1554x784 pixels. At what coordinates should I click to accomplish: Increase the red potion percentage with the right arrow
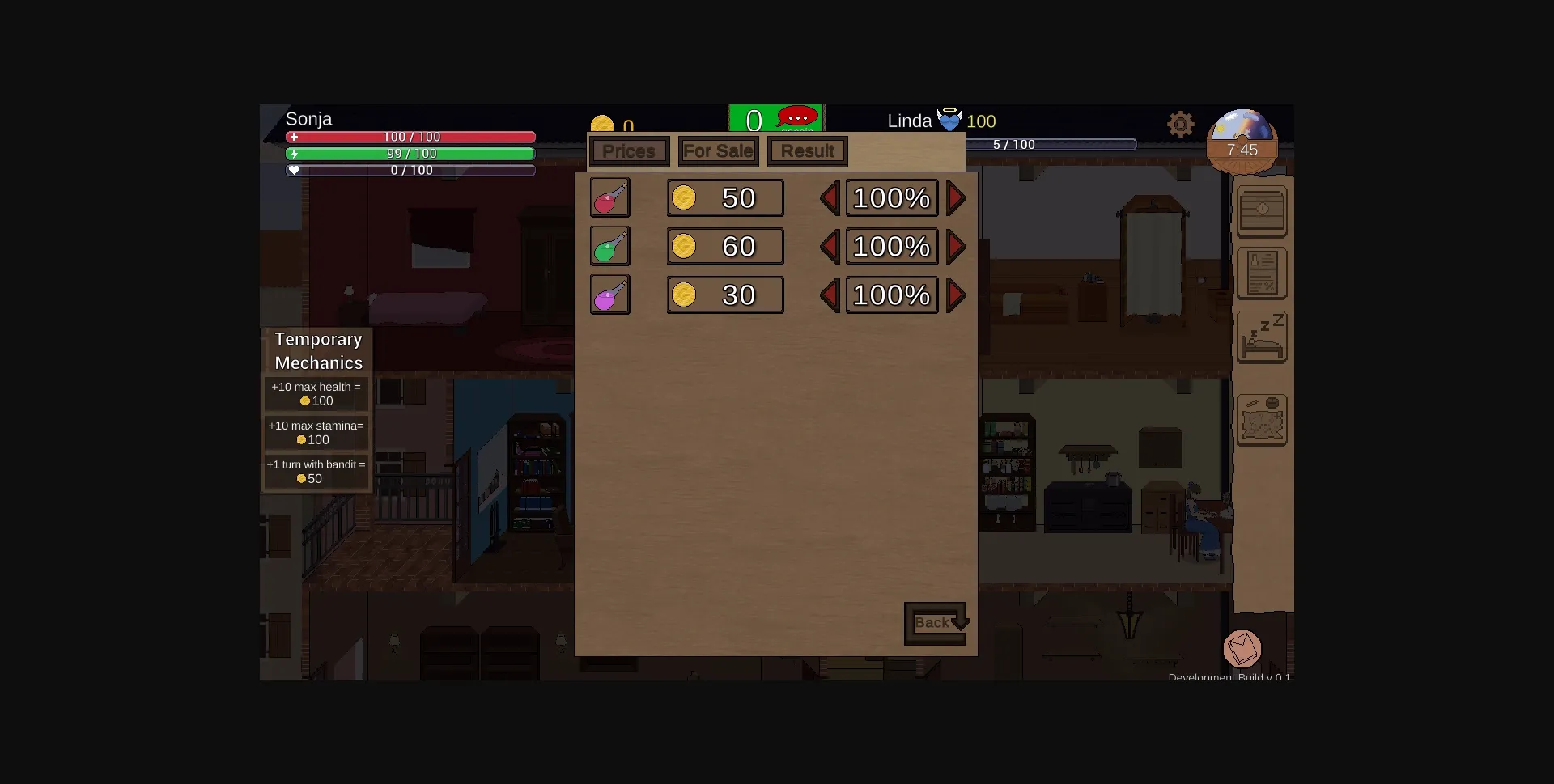pyautogui.click(x=955, y=197)
